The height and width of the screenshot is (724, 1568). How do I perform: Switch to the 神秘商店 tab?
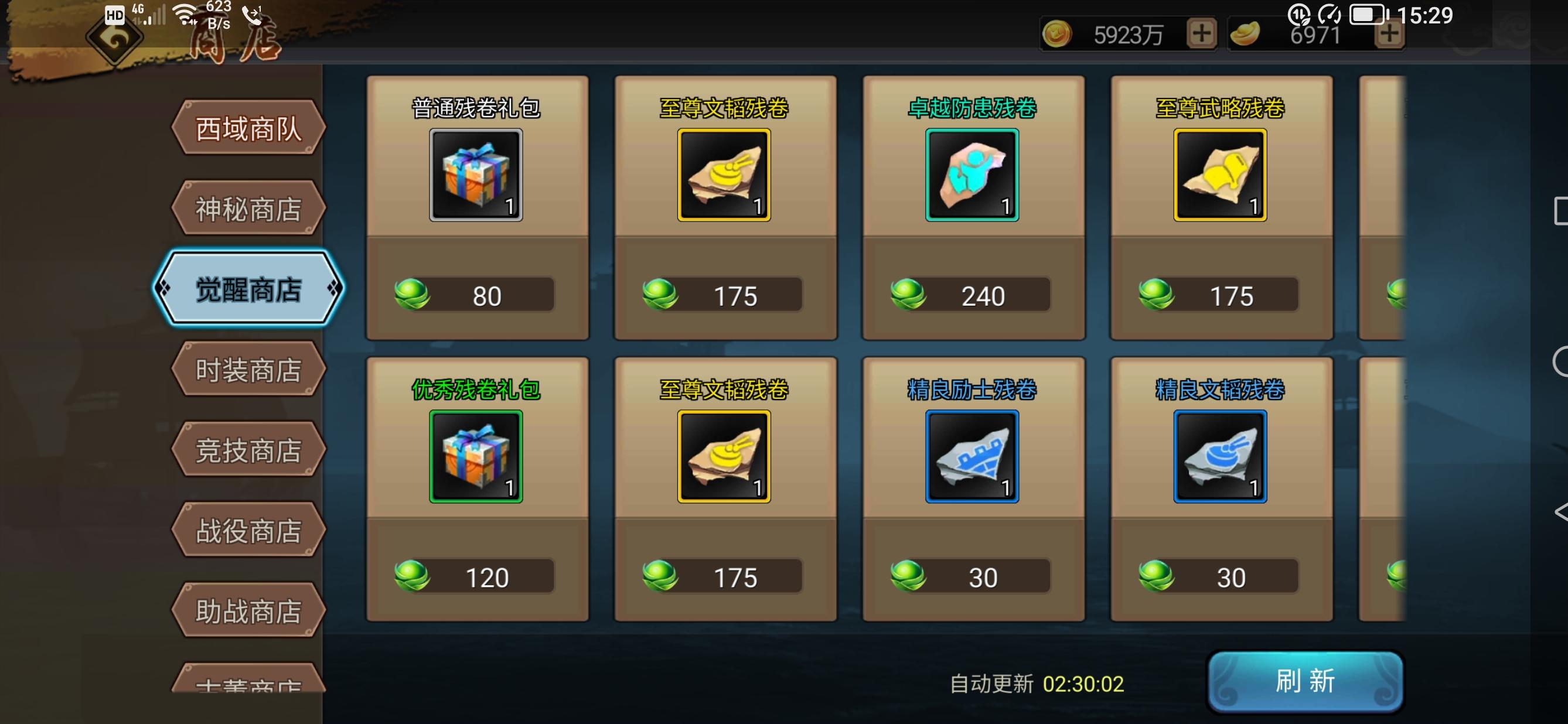(x=248, y=207)
